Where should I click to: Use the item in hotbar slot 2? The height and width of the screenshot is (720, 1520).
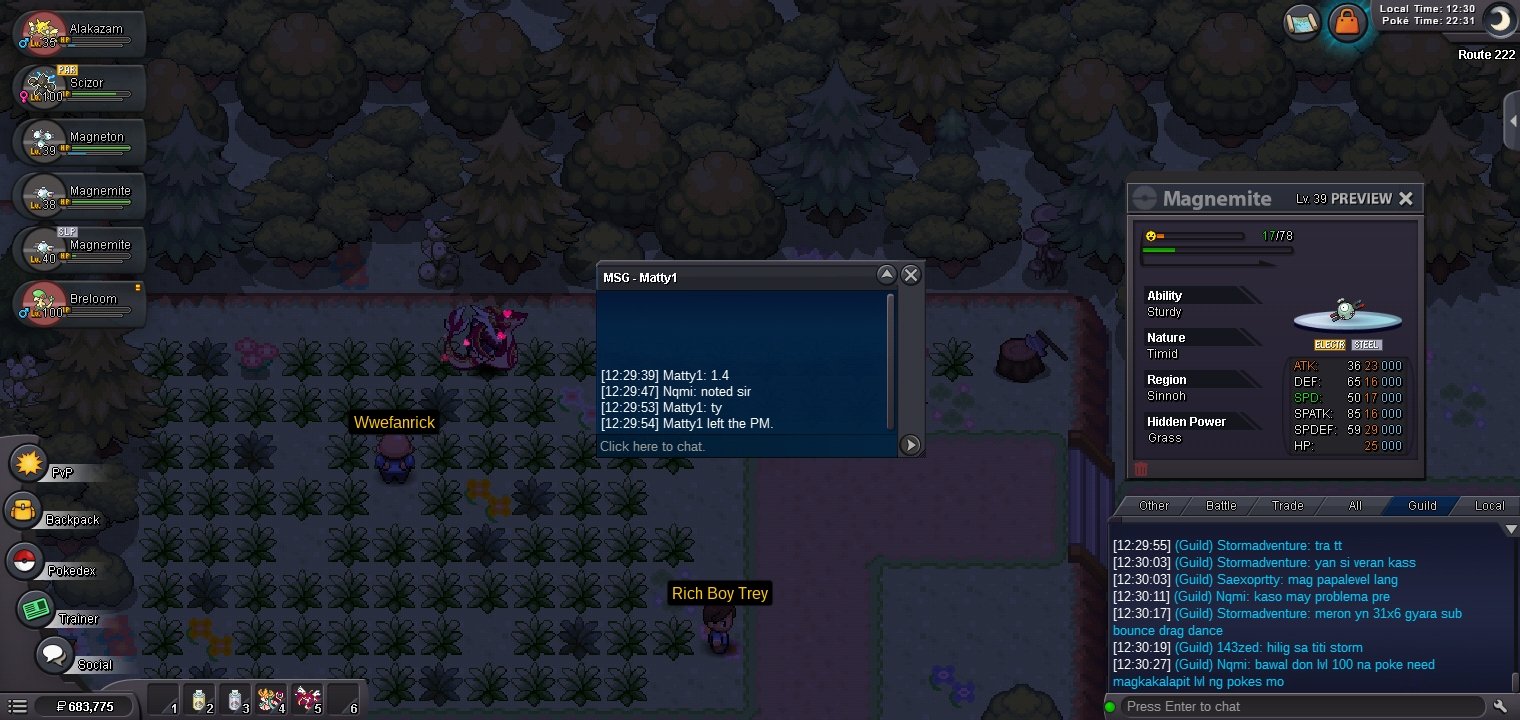pyautogui.click(x=201, y=700)
